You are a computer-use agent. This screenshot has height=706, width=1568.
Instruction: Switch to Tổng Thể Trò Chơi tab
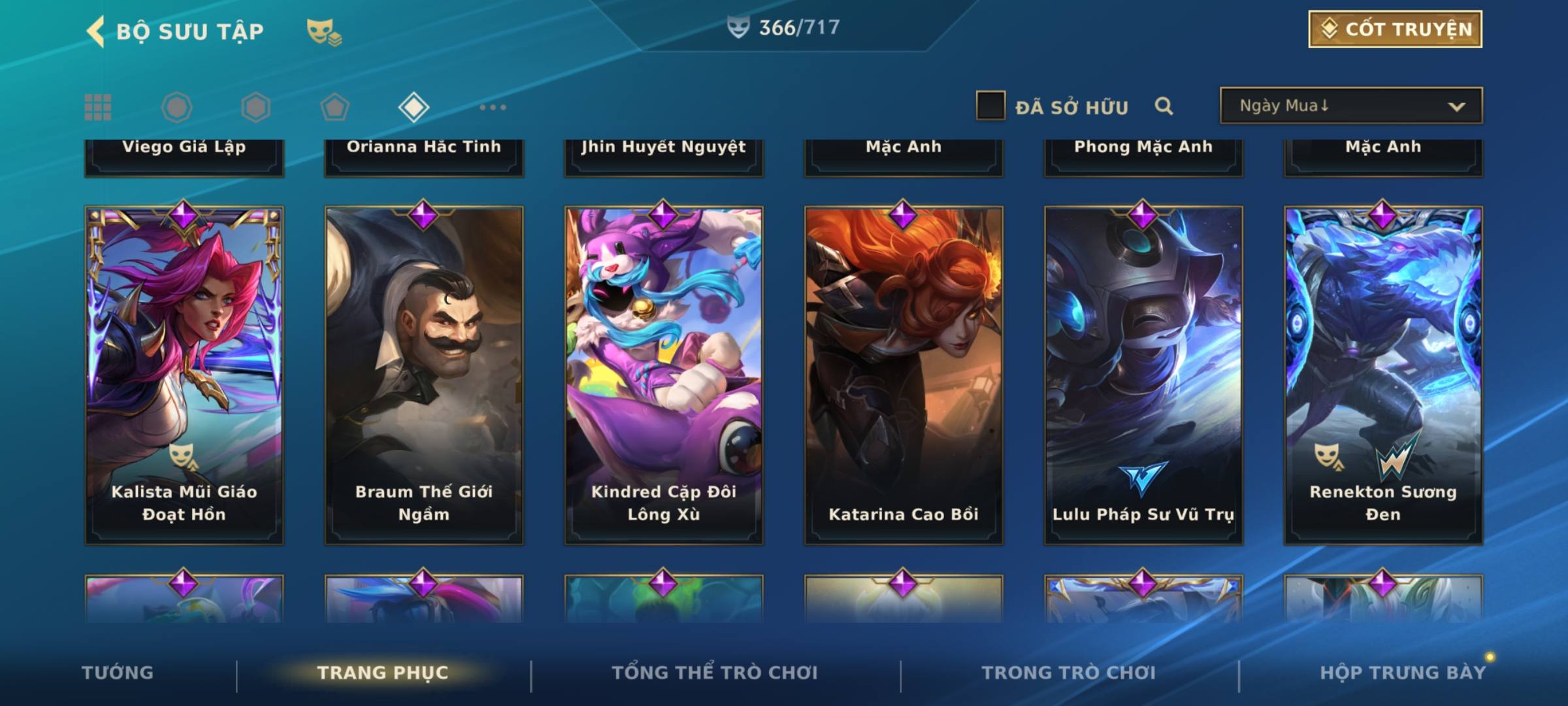click(x=715, y=673)
